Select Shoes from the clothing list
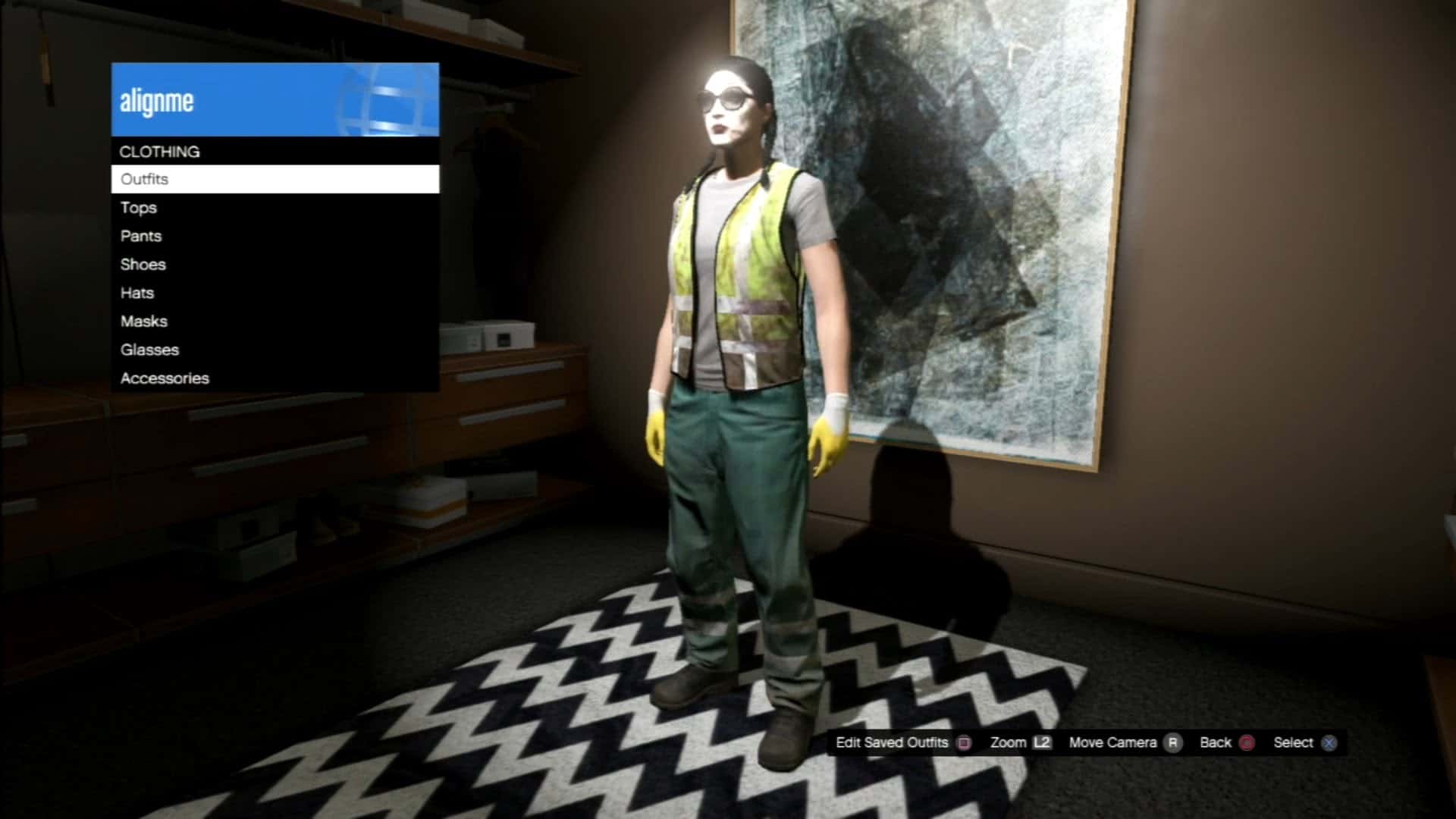The width and height of the screenshot is (1456, 819). pyautogui.click(x=144, y=265)
